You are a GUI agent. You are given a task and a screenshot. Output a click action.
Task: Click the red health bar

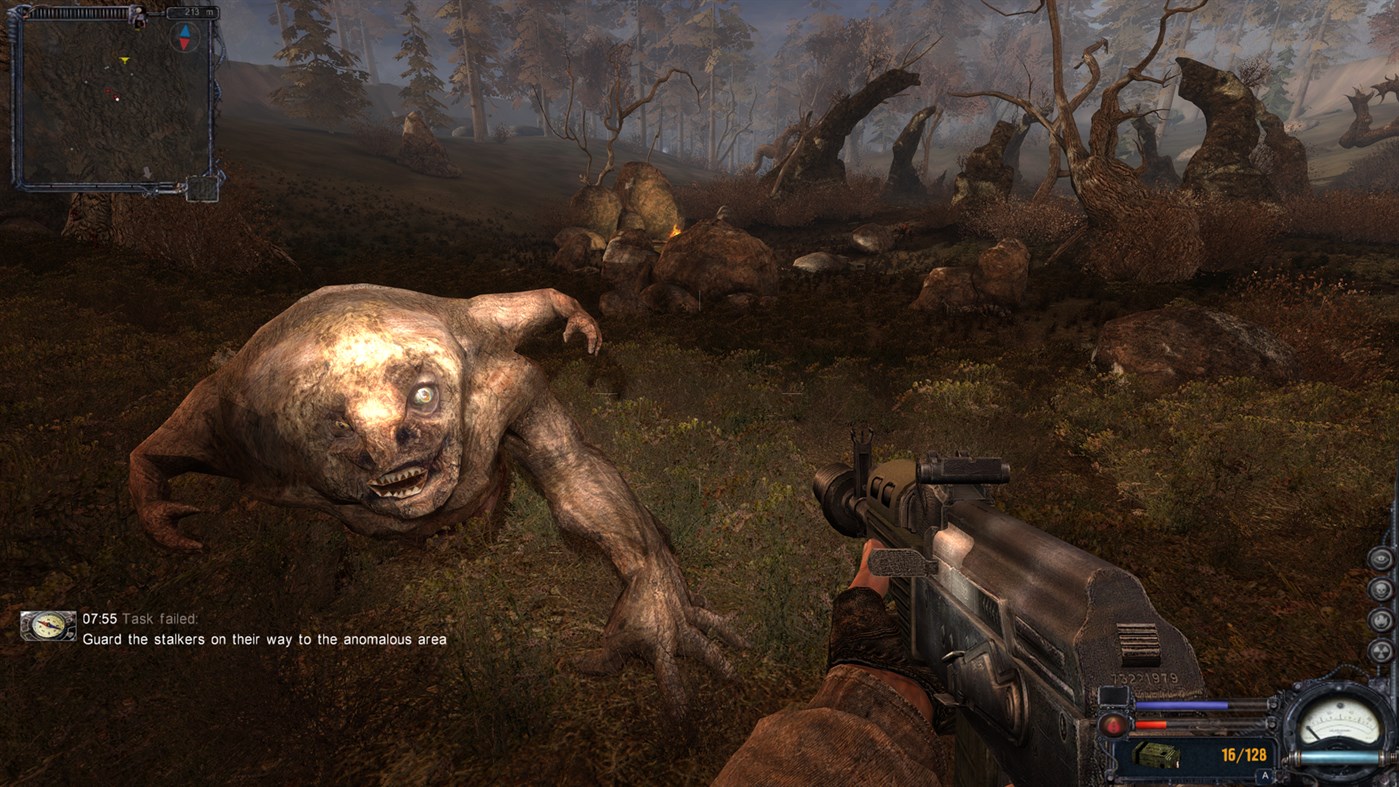[x=1150, y=724]
